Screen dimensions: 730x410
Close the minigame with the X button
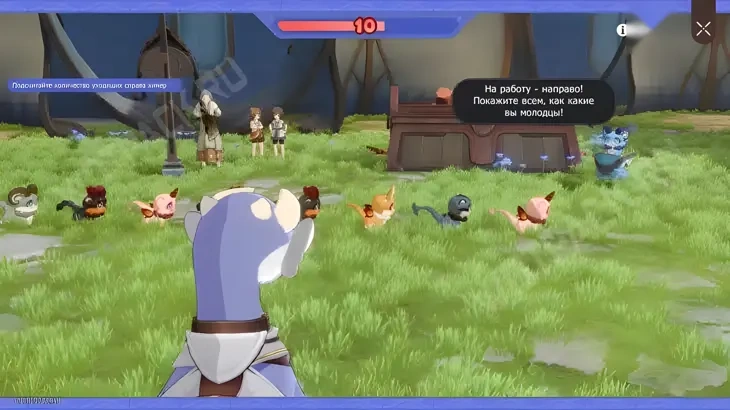703,29
